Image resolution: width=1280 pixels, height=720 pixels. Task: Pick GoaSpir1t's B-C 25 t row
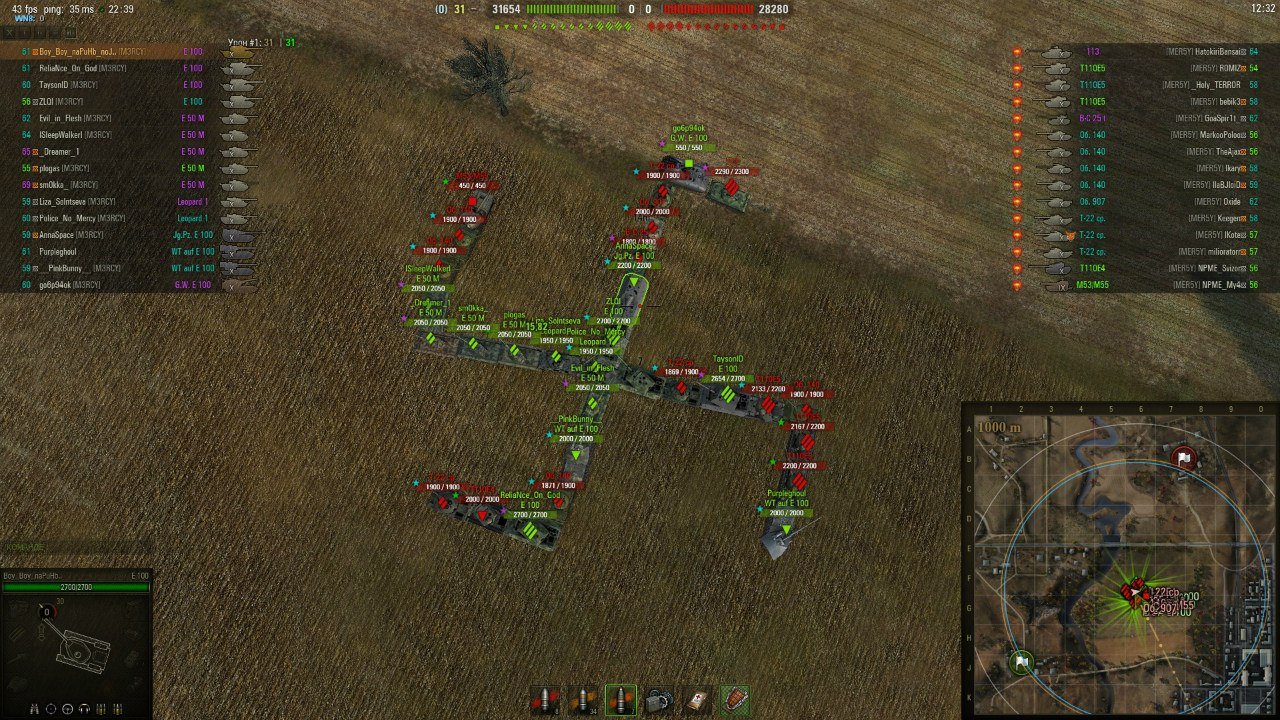coord(1140,118)
